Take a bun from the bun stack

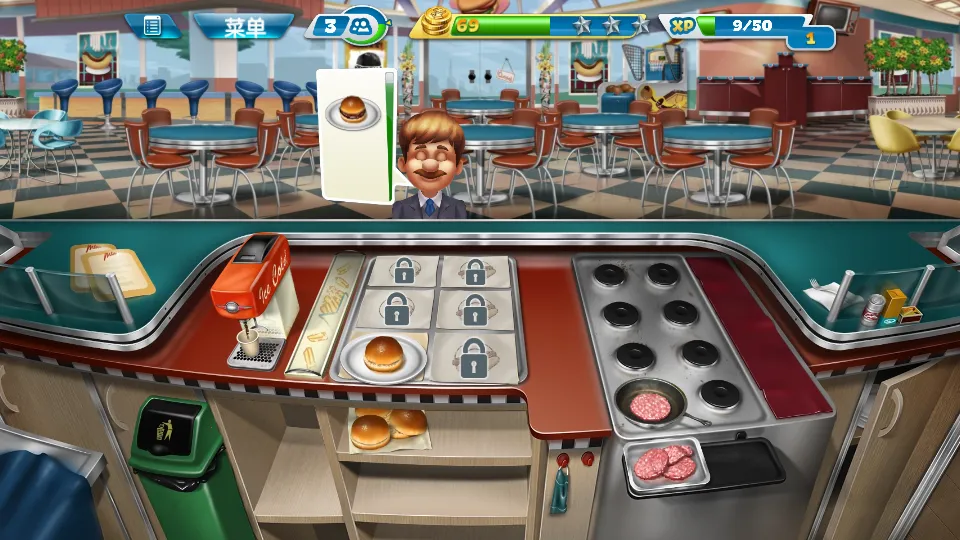pos(387,428)
